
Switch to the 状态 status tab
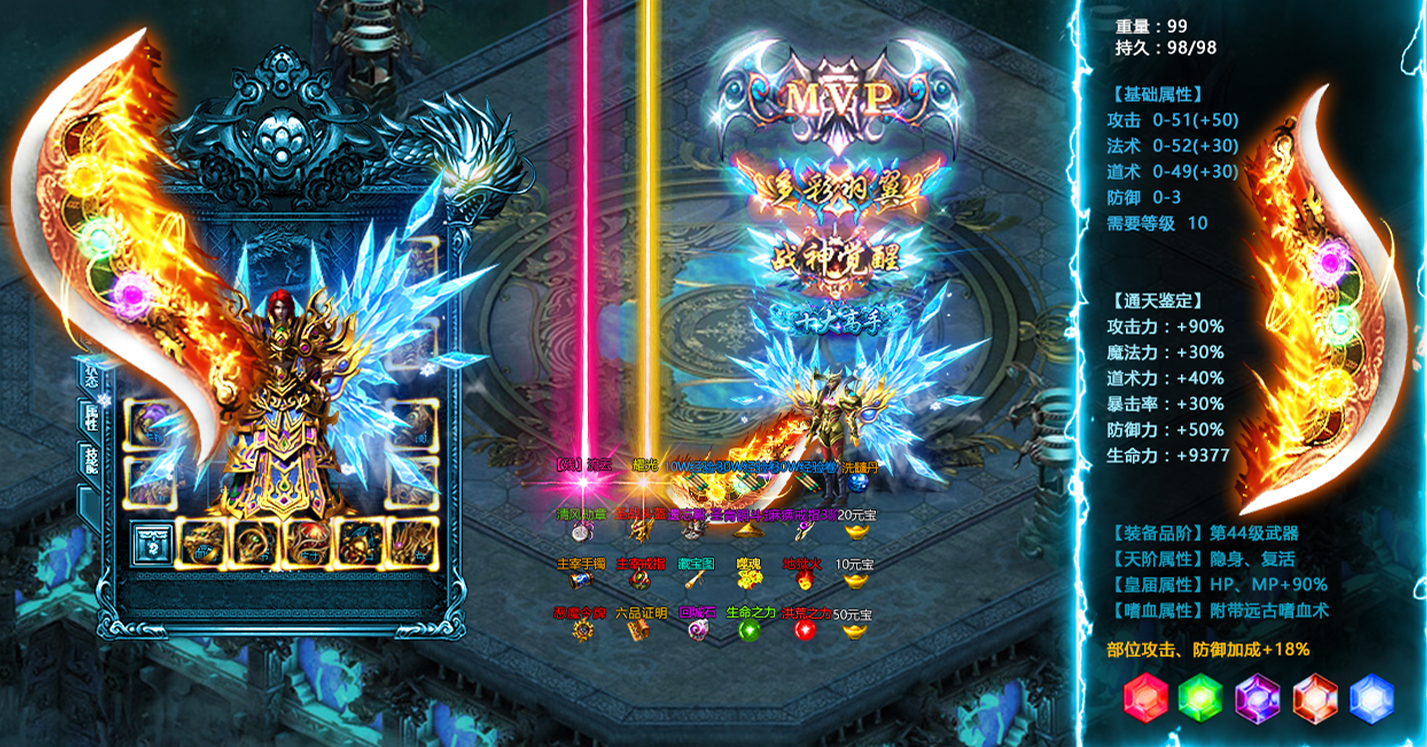click(x=92, y=375)
